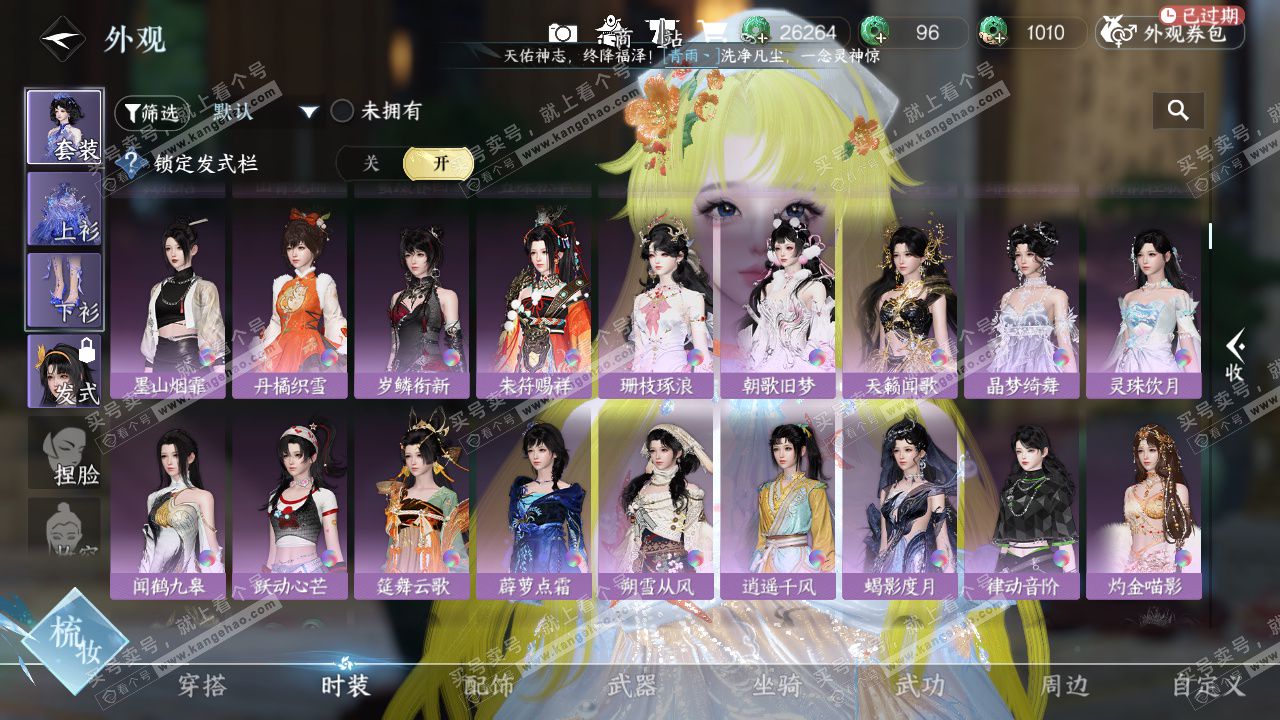Collapse the panel with the 收 arrow

[x=1234, y=357]
